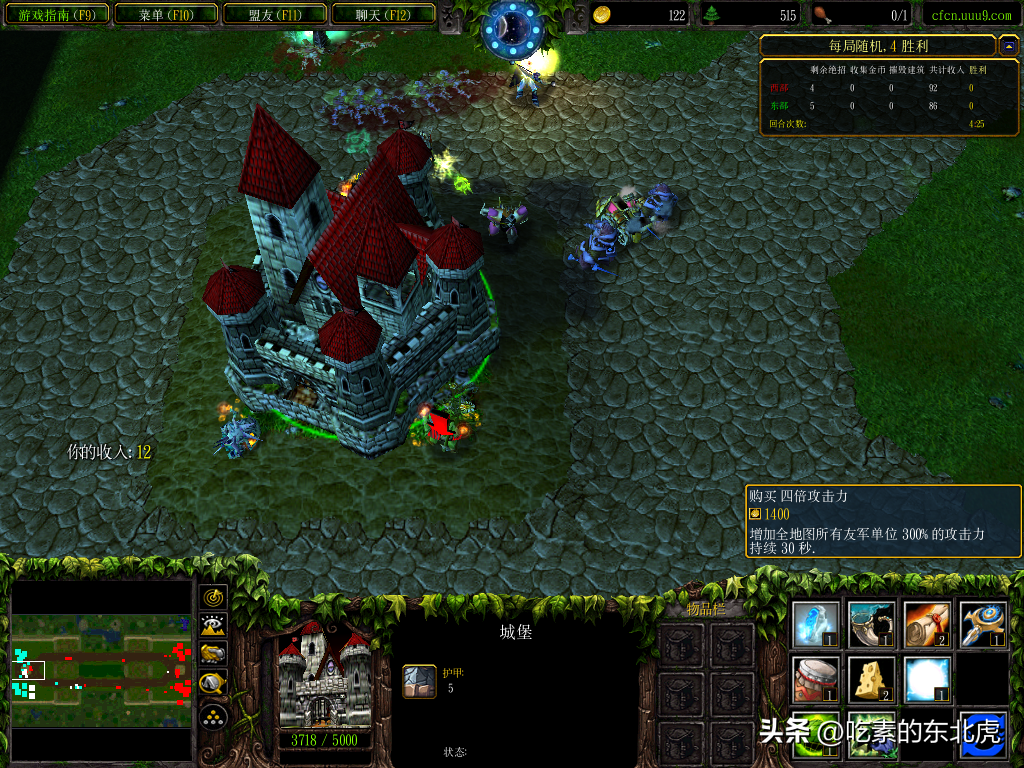Viewport: 1024px width, 768px height.
Task: Purchase the cheese wedge item
Action: [872, 679]
